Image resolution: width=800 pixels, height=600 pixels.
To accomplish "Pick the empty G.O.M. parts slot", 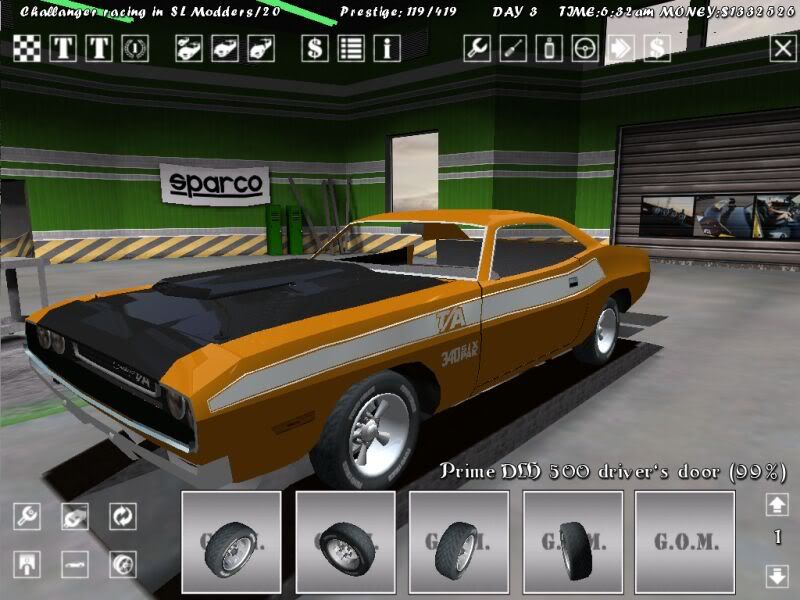I will pos(686,542).
